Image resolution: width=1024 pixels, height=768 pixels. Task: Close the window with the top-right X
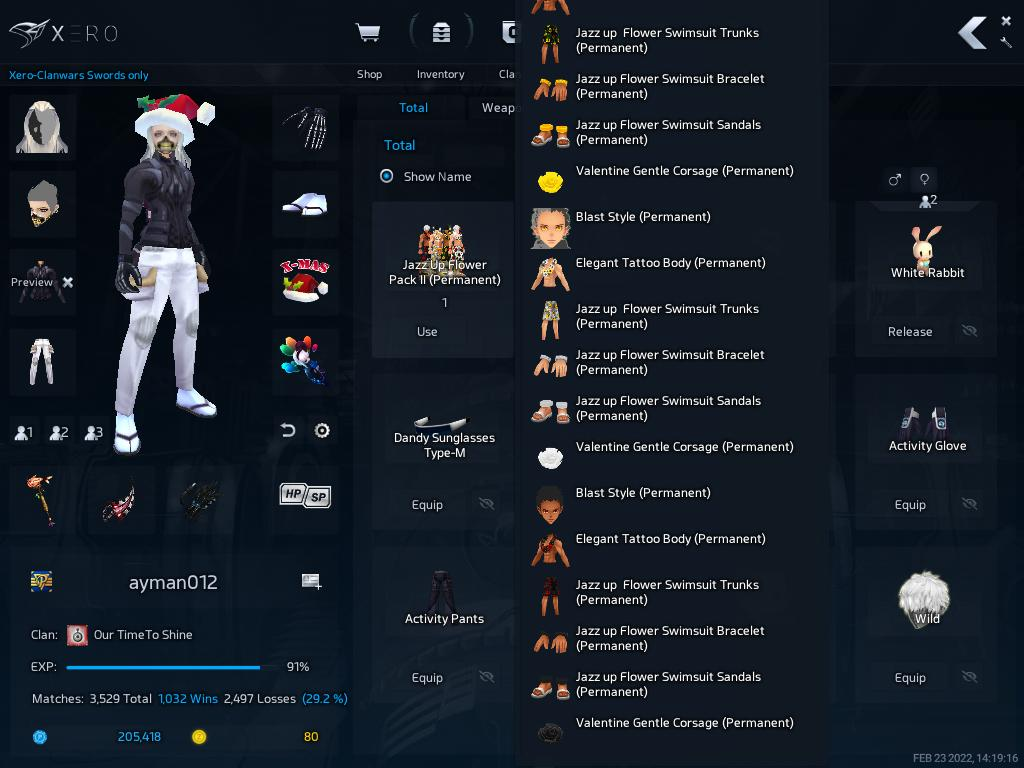(1006, 20)
